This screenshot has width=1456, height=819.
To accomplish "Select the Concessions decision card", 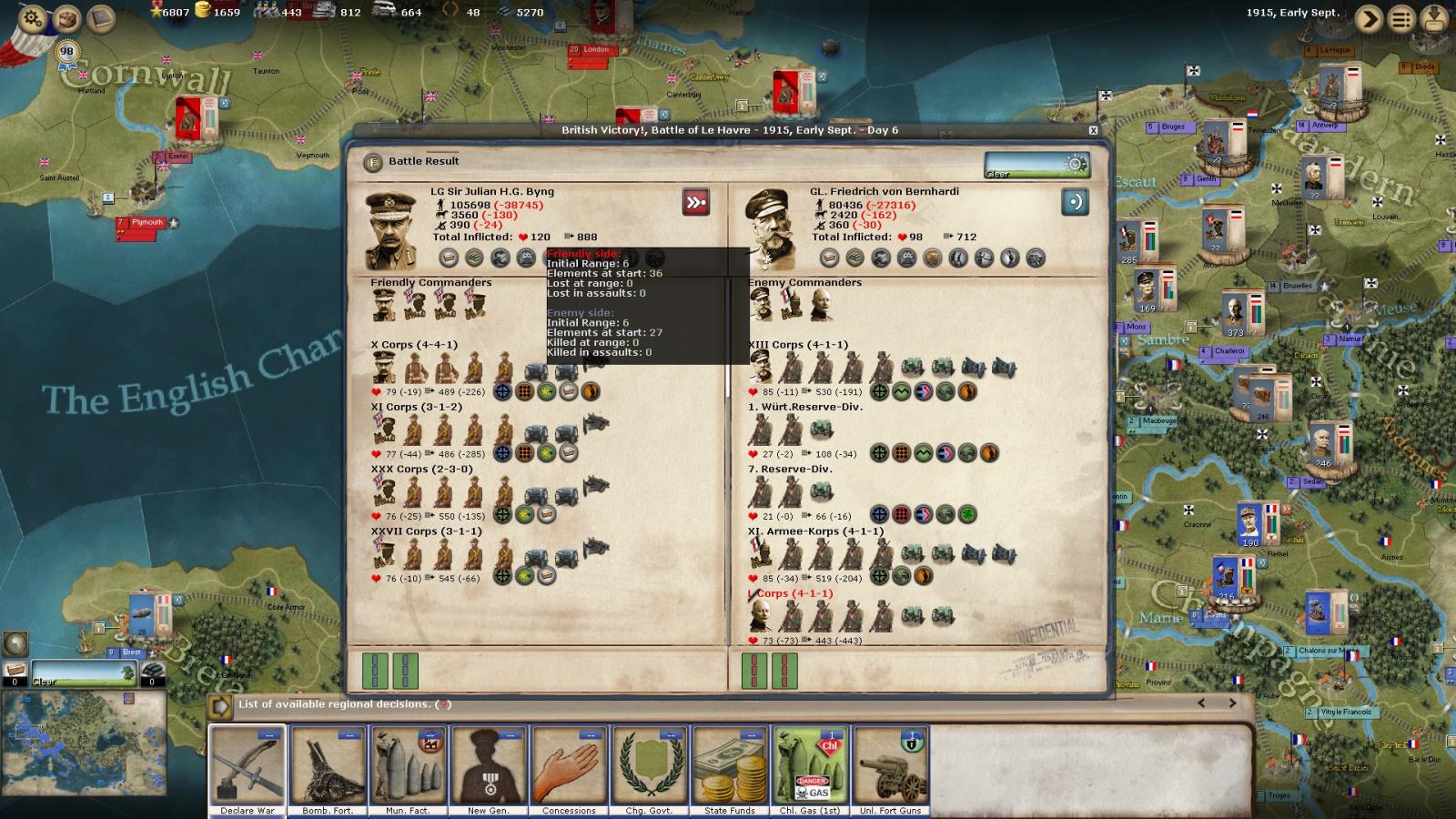I will 569,769.
